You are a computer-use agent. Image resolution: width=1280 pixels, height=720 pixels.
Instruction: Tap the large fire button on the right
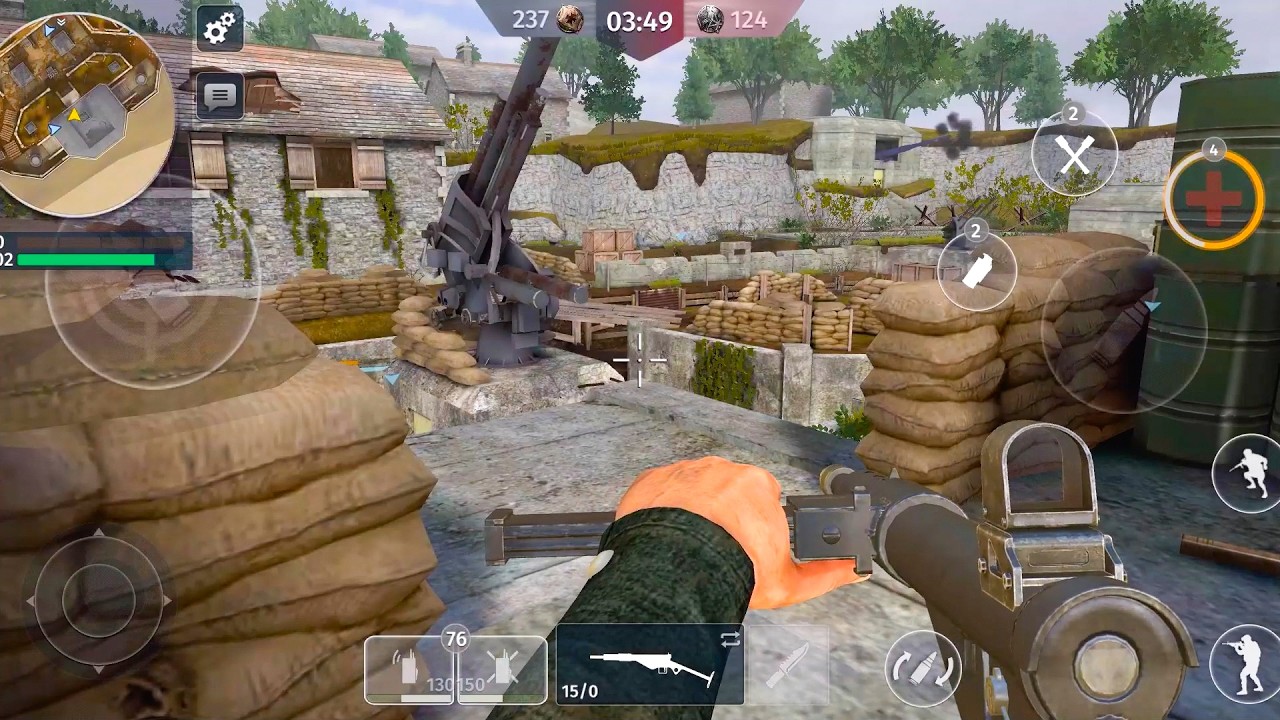1123,329
